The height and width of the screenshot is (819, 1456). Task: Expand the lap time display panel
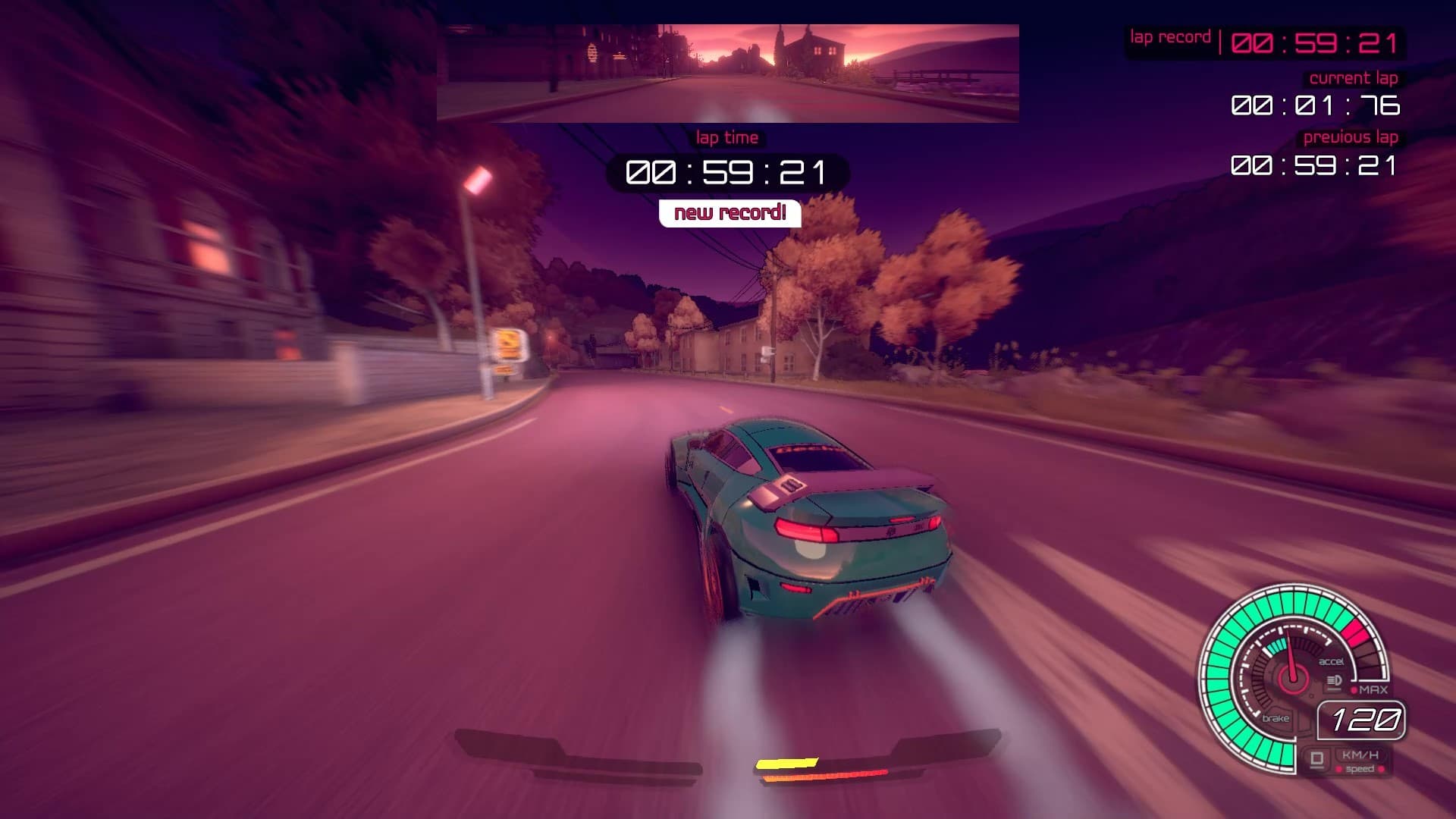point(726,172)
